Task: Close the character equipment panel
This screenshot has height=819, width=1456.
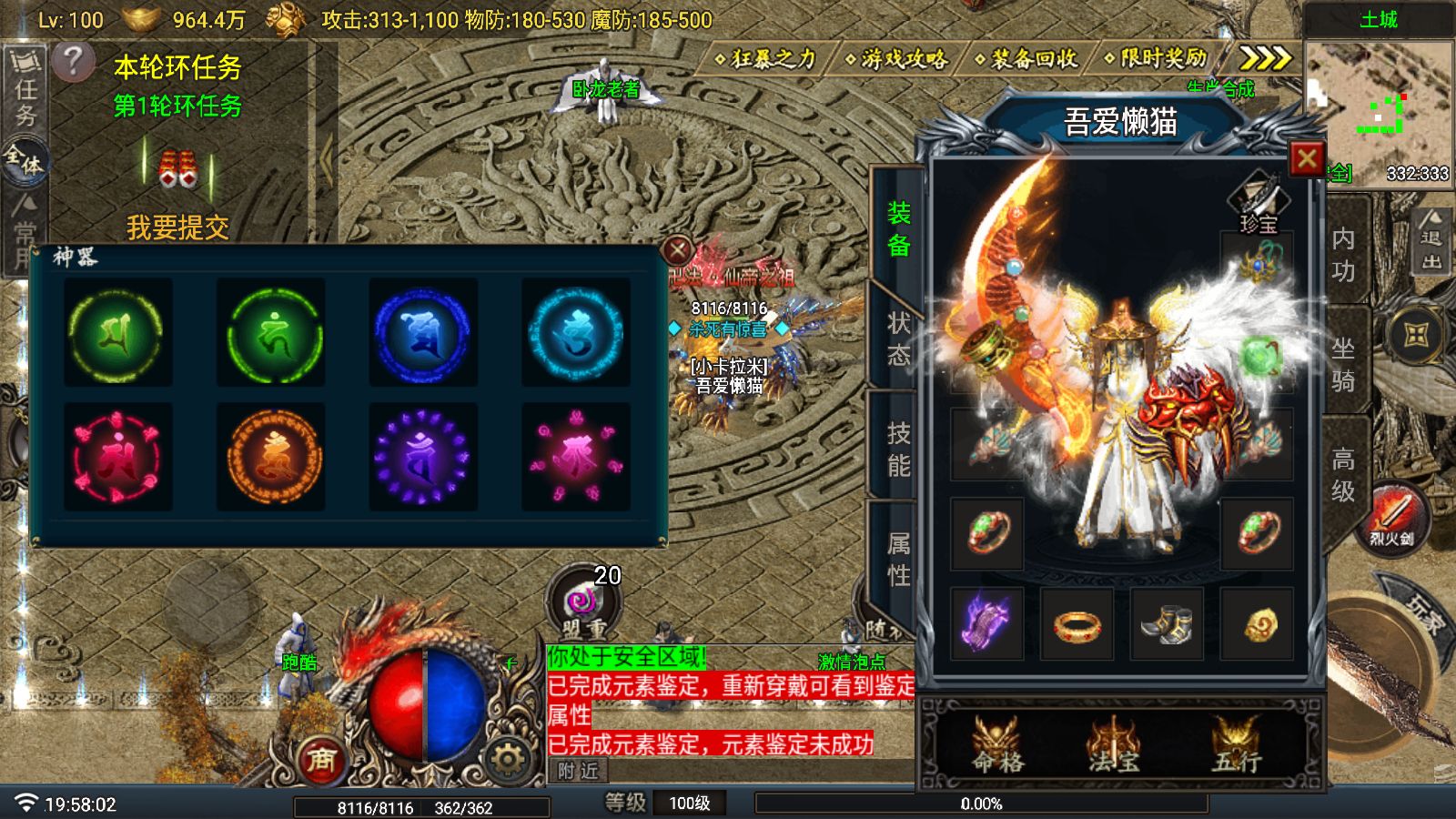Action: click(x=1307, y=159)
